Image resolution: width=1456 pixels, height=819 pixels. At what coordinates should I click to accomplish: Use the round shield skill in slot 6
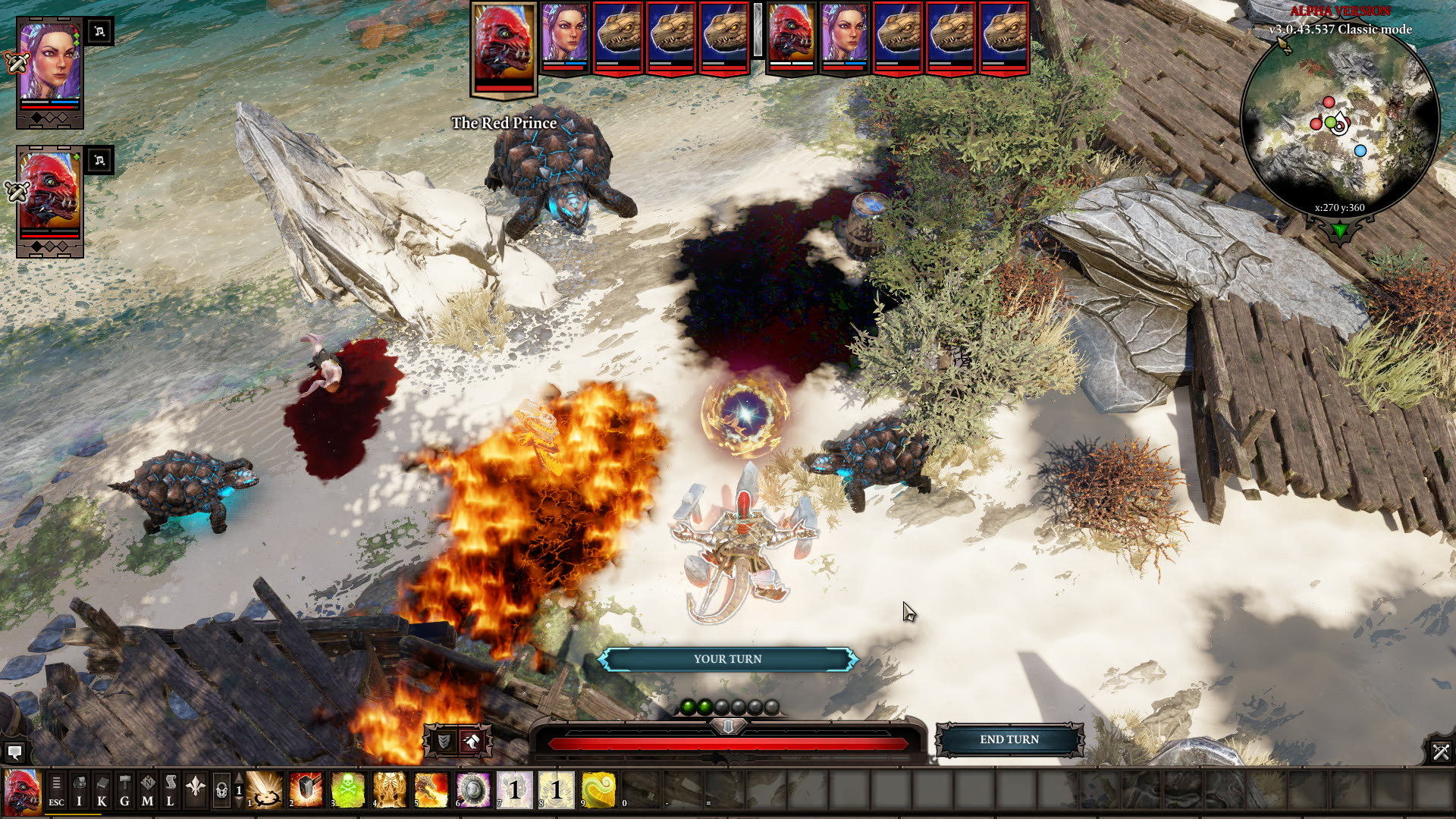point(474,789)
